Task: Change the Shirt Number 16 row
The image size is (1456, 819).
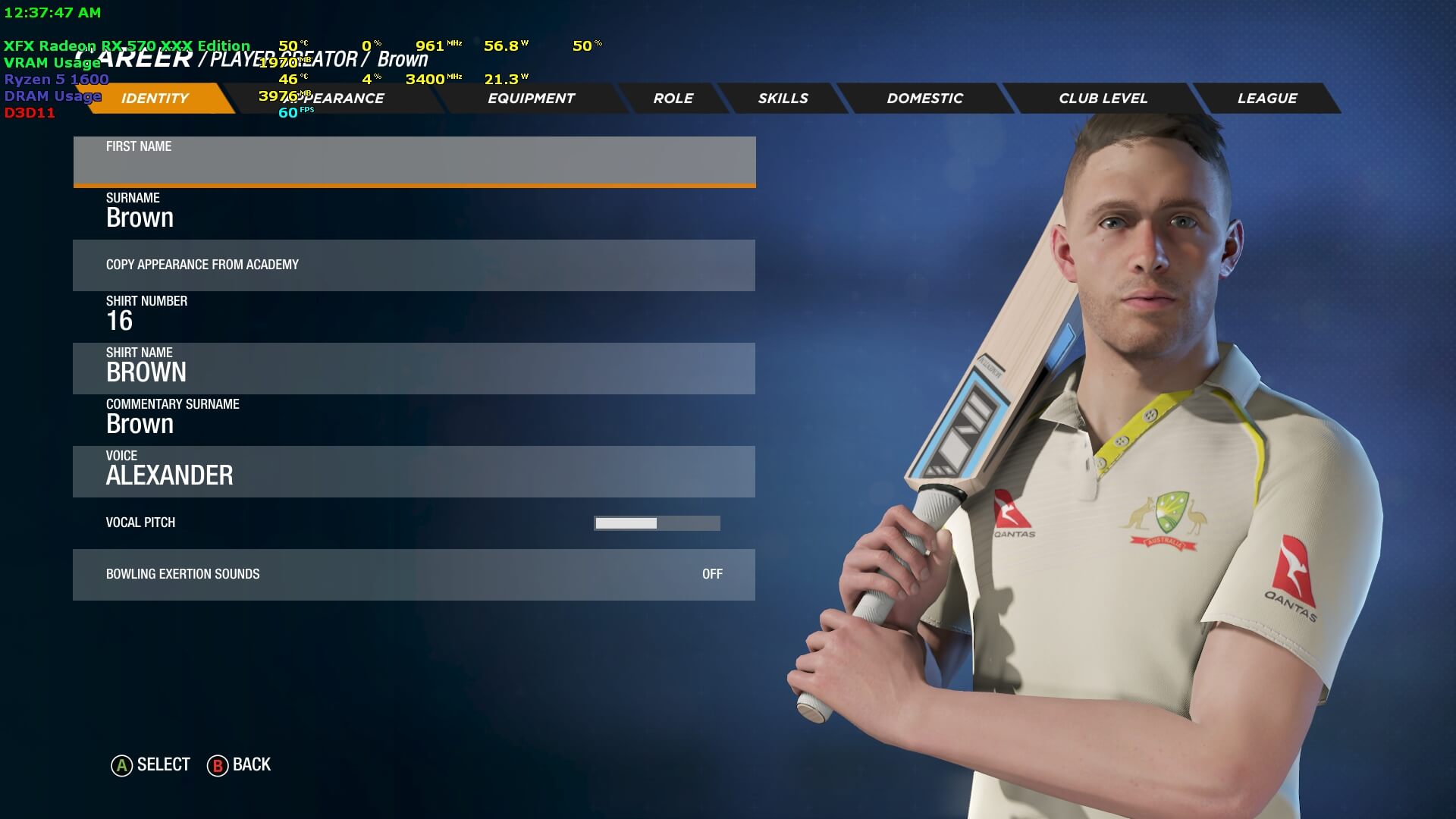Action: (x=414, y=315)
